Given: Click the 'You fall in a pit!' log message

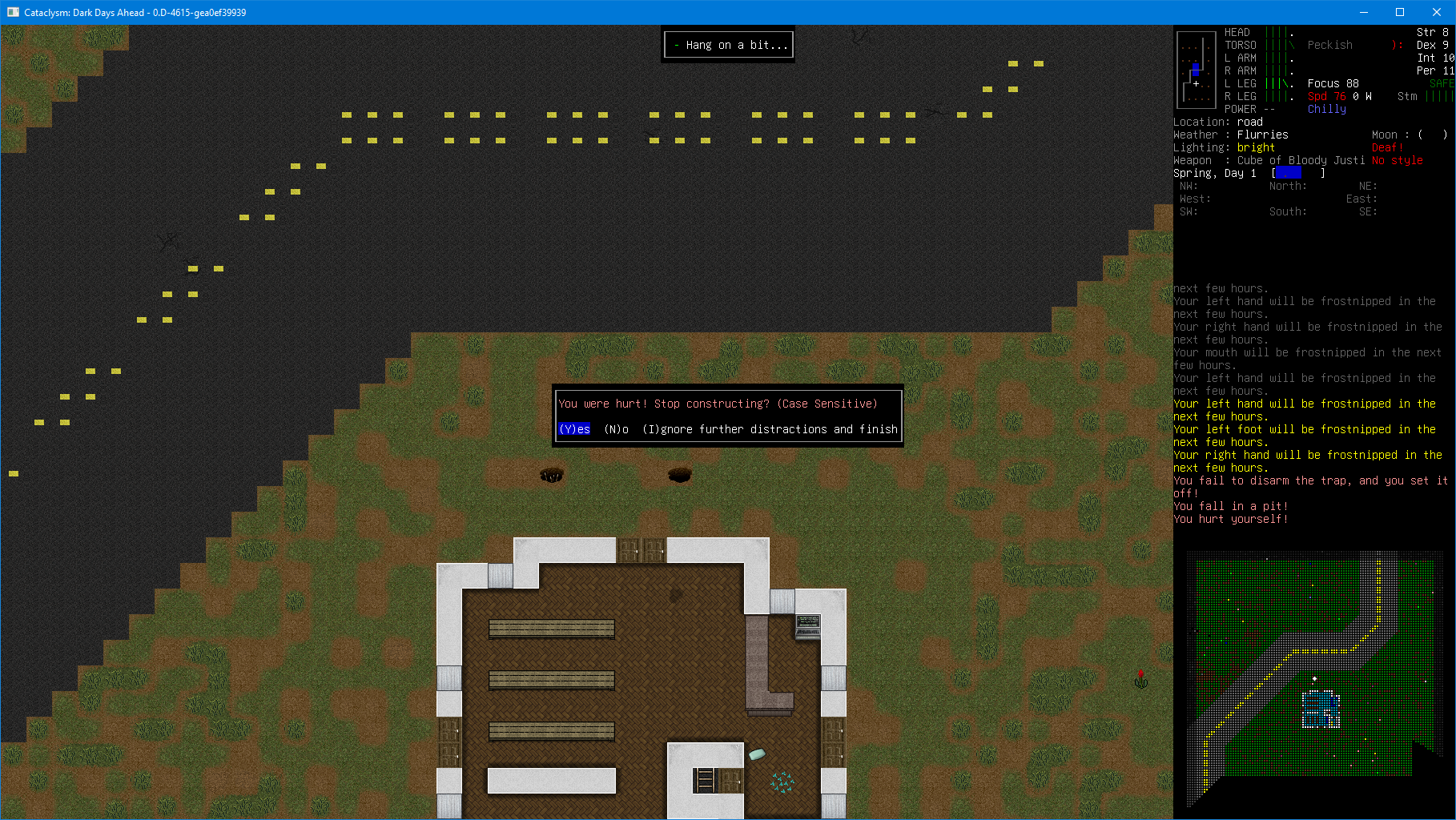Looking at the screenshot, I should 1230,506.
